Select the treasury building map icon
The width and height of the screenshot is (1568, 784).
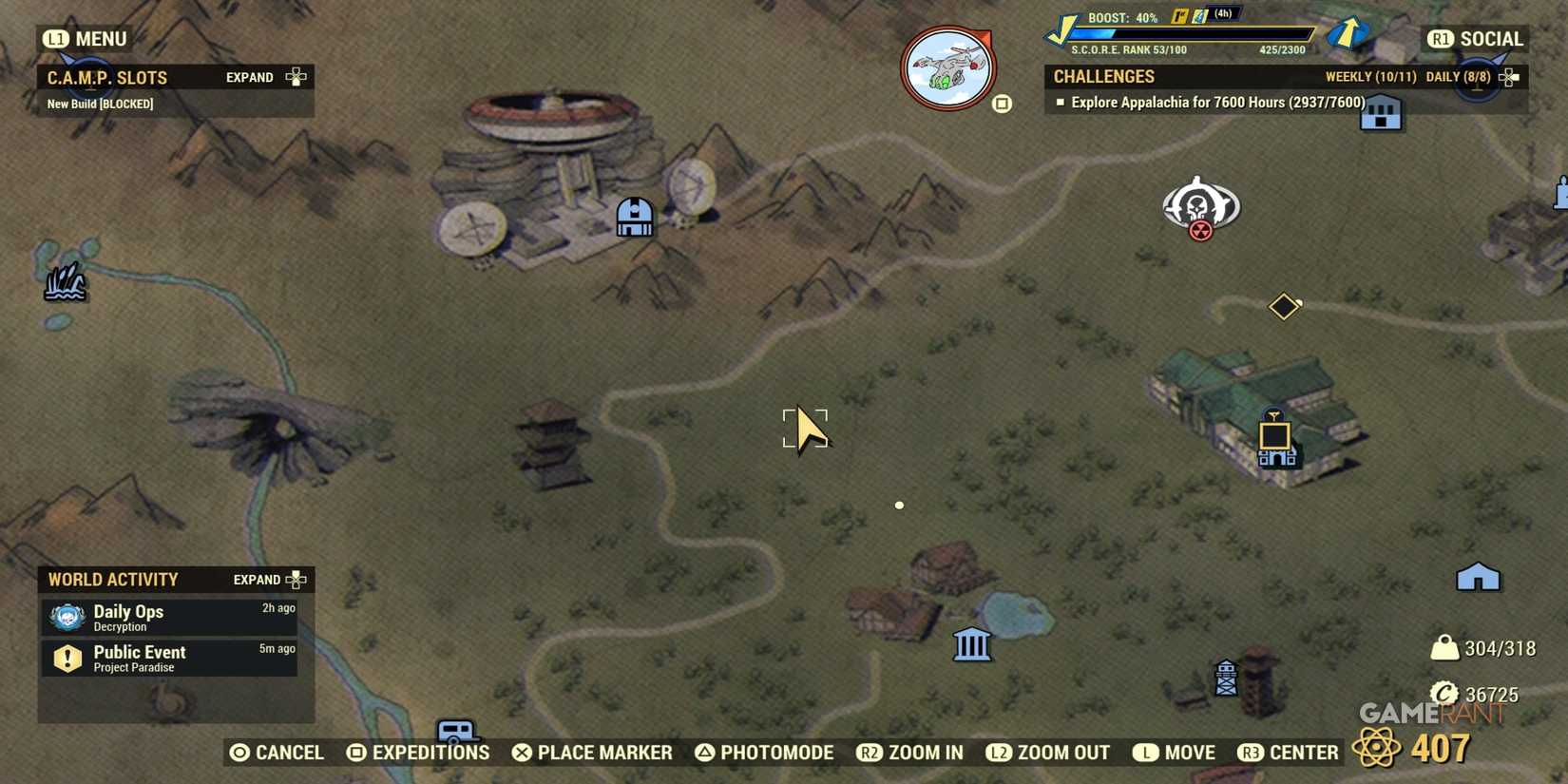pos(972,644)
